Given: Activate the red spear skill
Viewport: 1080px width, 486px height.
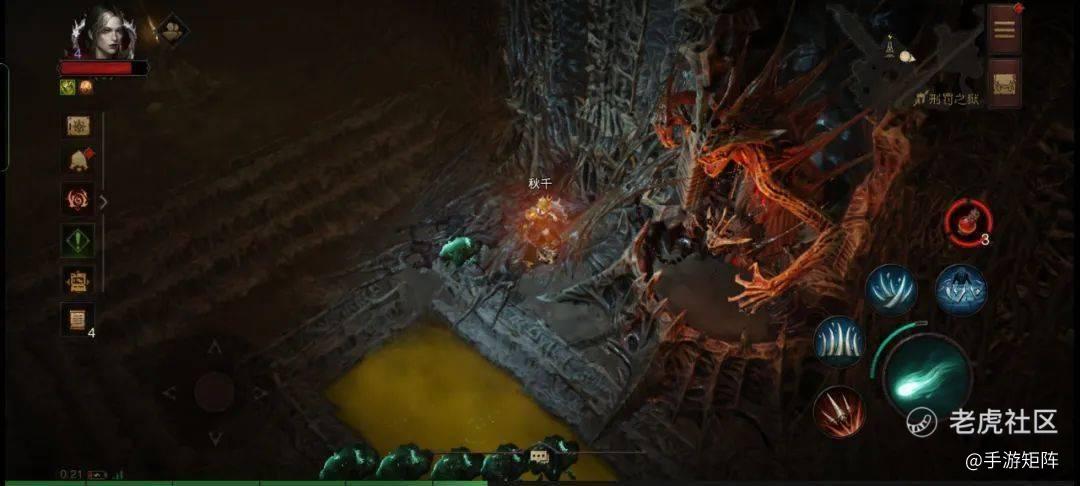Looking at the screenshot, I should coord(838,411).
